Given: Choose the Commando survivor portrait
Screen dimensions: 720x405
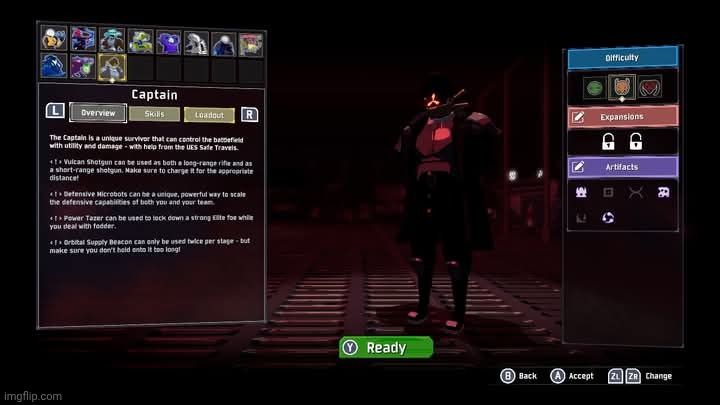Looking at the screenshot, I should [x=54, y=40].
